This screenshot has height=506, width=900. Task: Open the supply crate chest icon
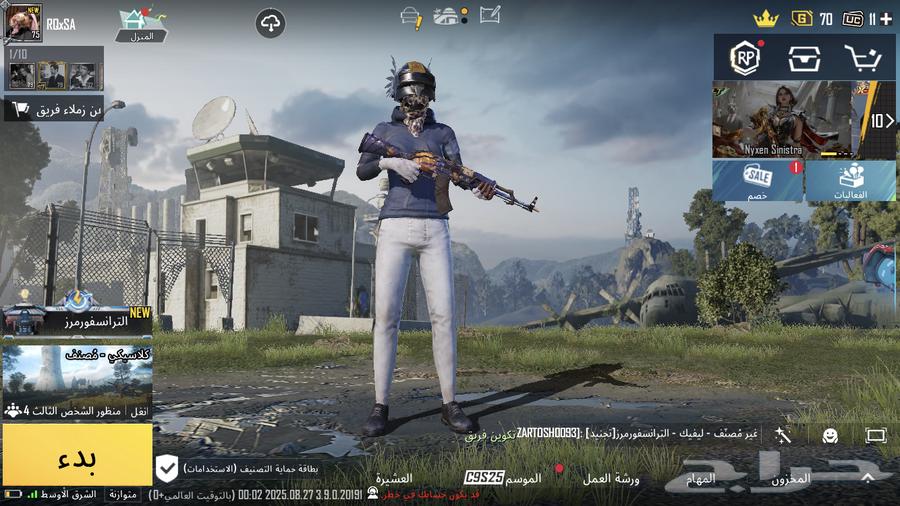[x=804, y=59]
